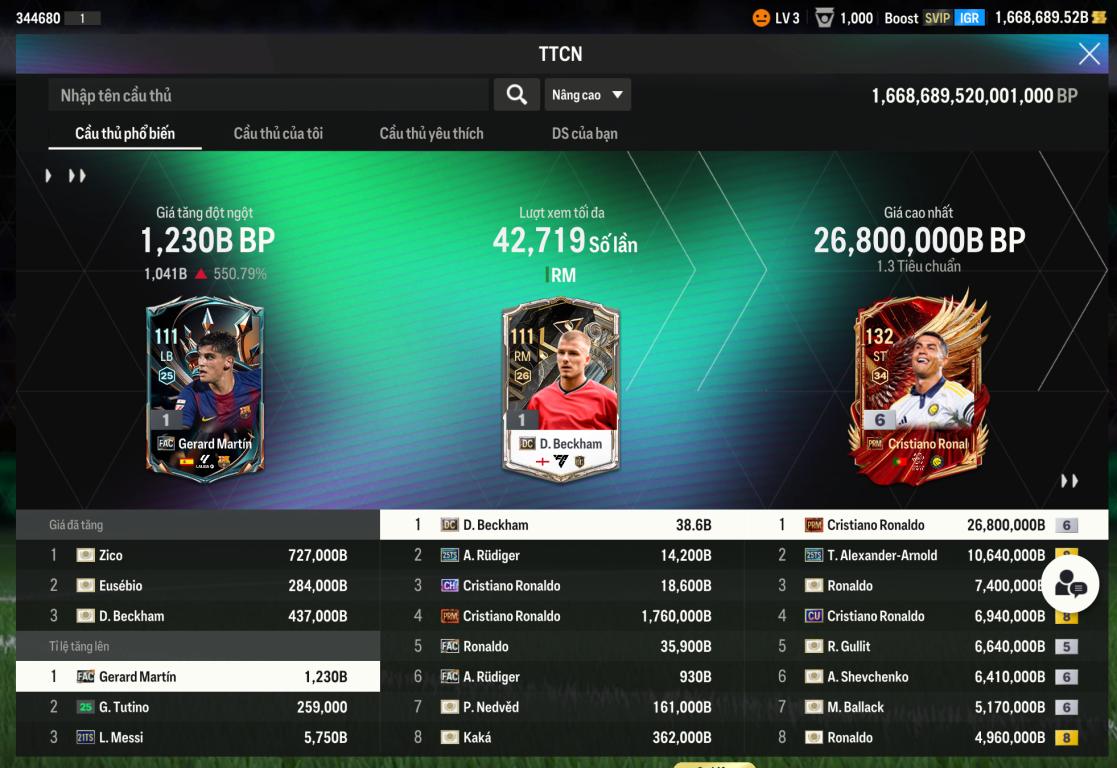Open the D. Beckham player card
Viewport: 1117px width, 768px height.
coord(561,387)
